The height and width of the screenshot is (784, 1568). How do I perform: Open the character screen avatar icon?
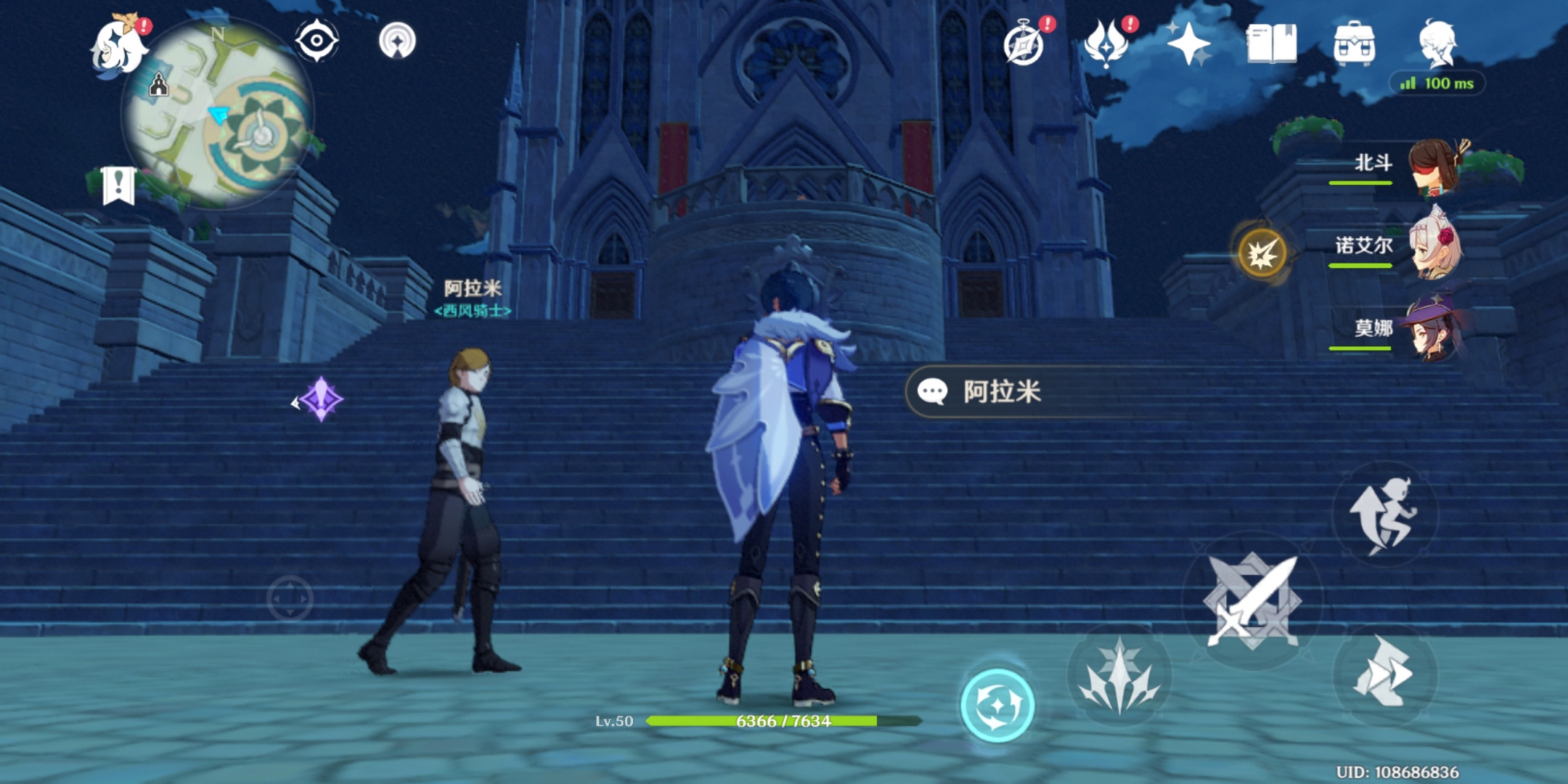tap(1440, 44)
